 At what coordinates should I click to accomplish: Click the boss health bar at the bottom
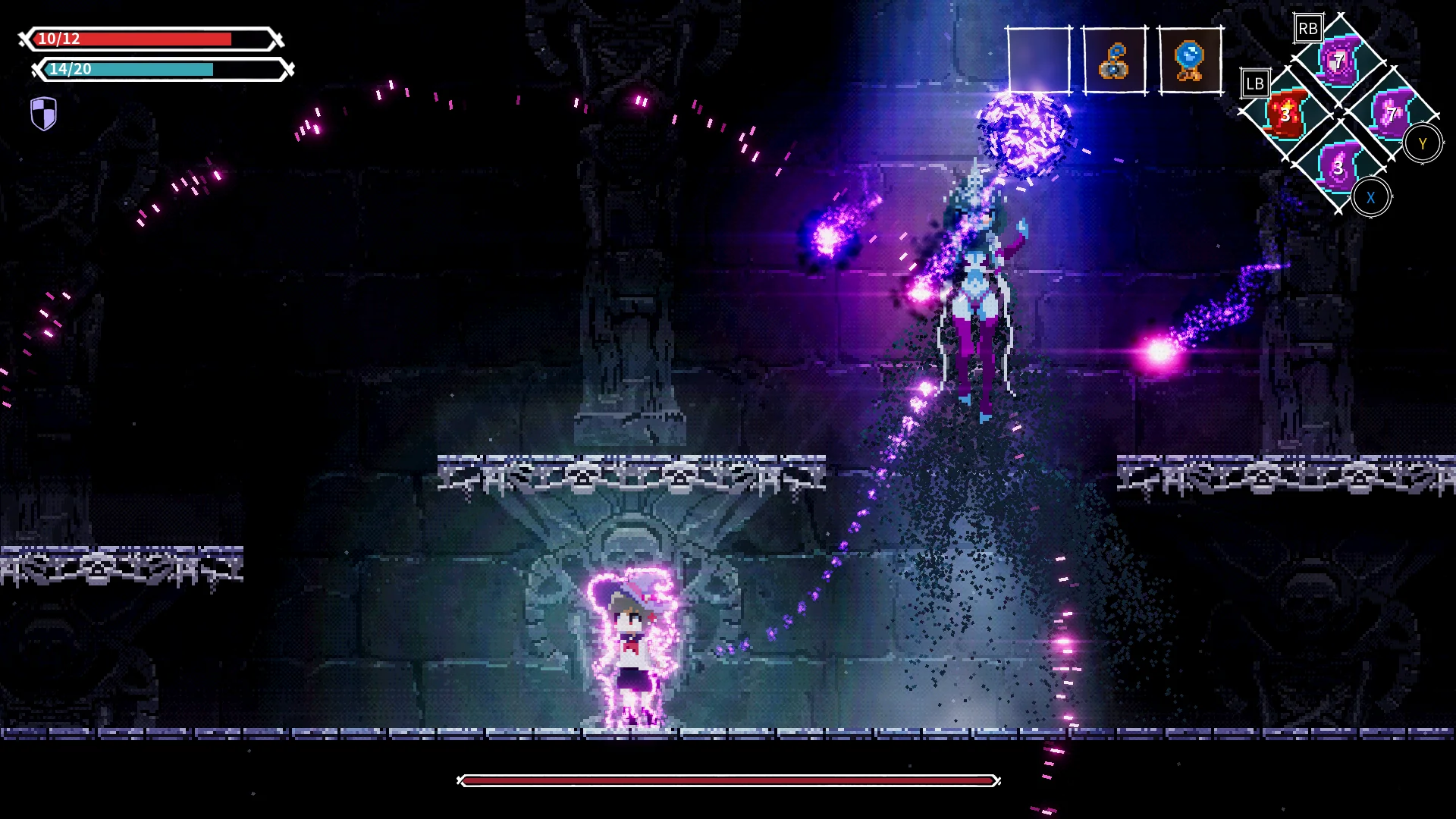(x=728, y=778)
